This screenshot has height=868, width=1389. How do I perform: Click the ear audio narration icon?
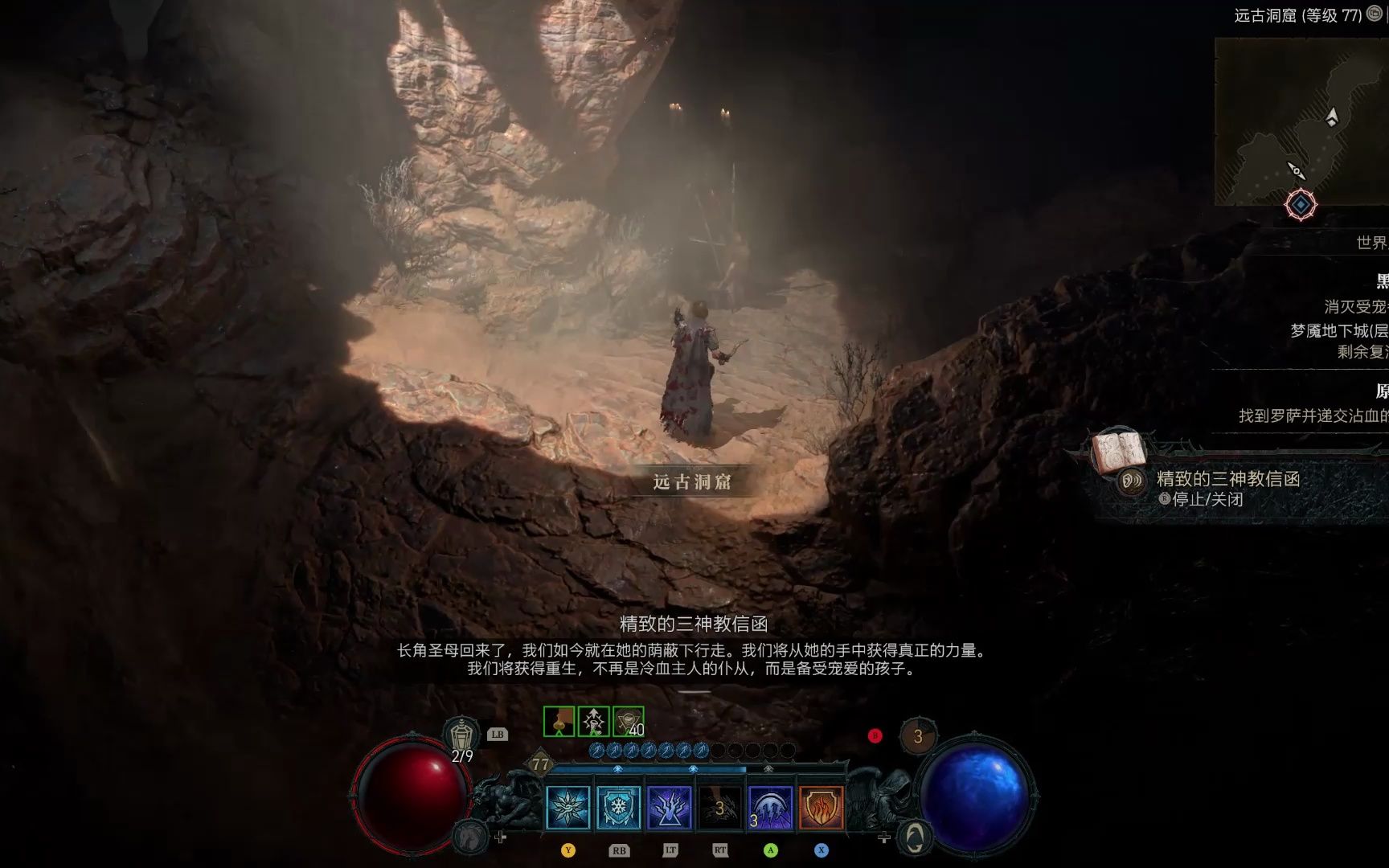1129,482
